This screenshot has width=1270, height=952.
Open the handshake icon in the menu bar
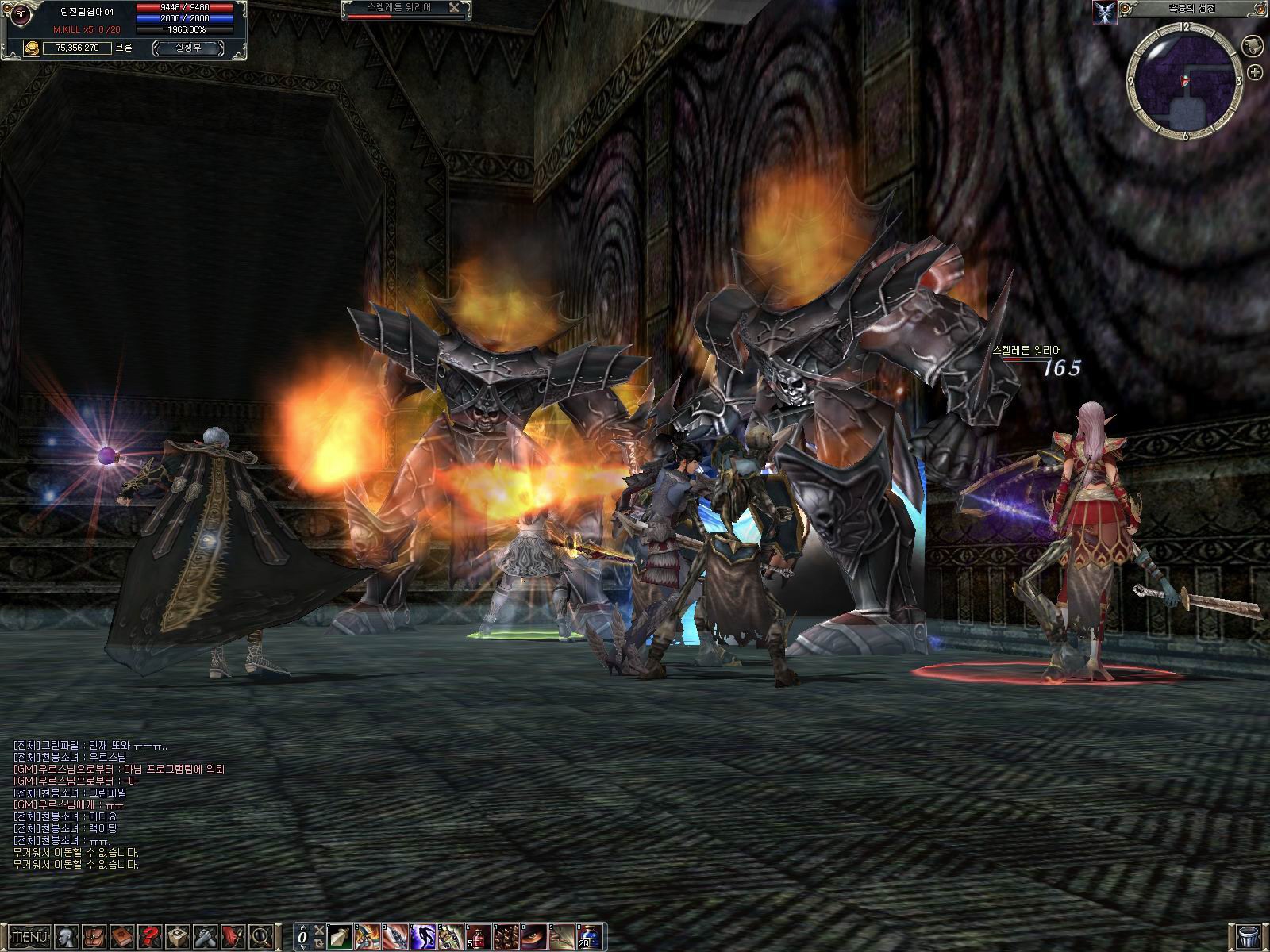tap(205, 936)
